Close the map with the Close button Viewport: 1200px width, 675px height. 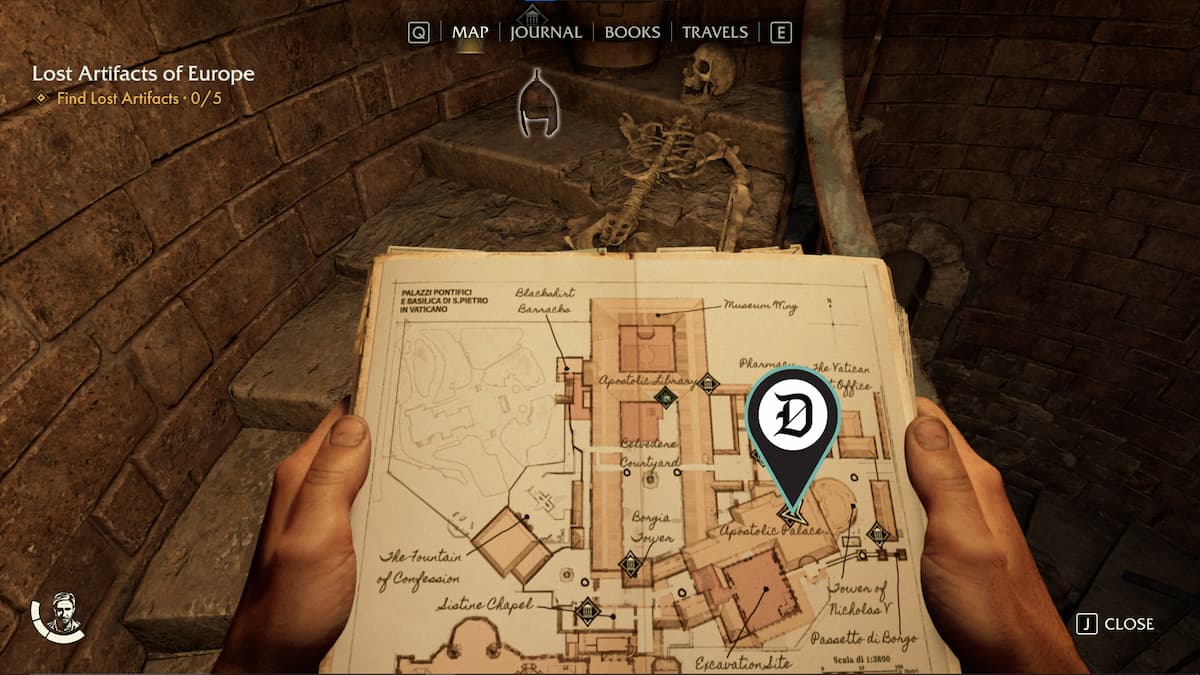[1116, 624]
